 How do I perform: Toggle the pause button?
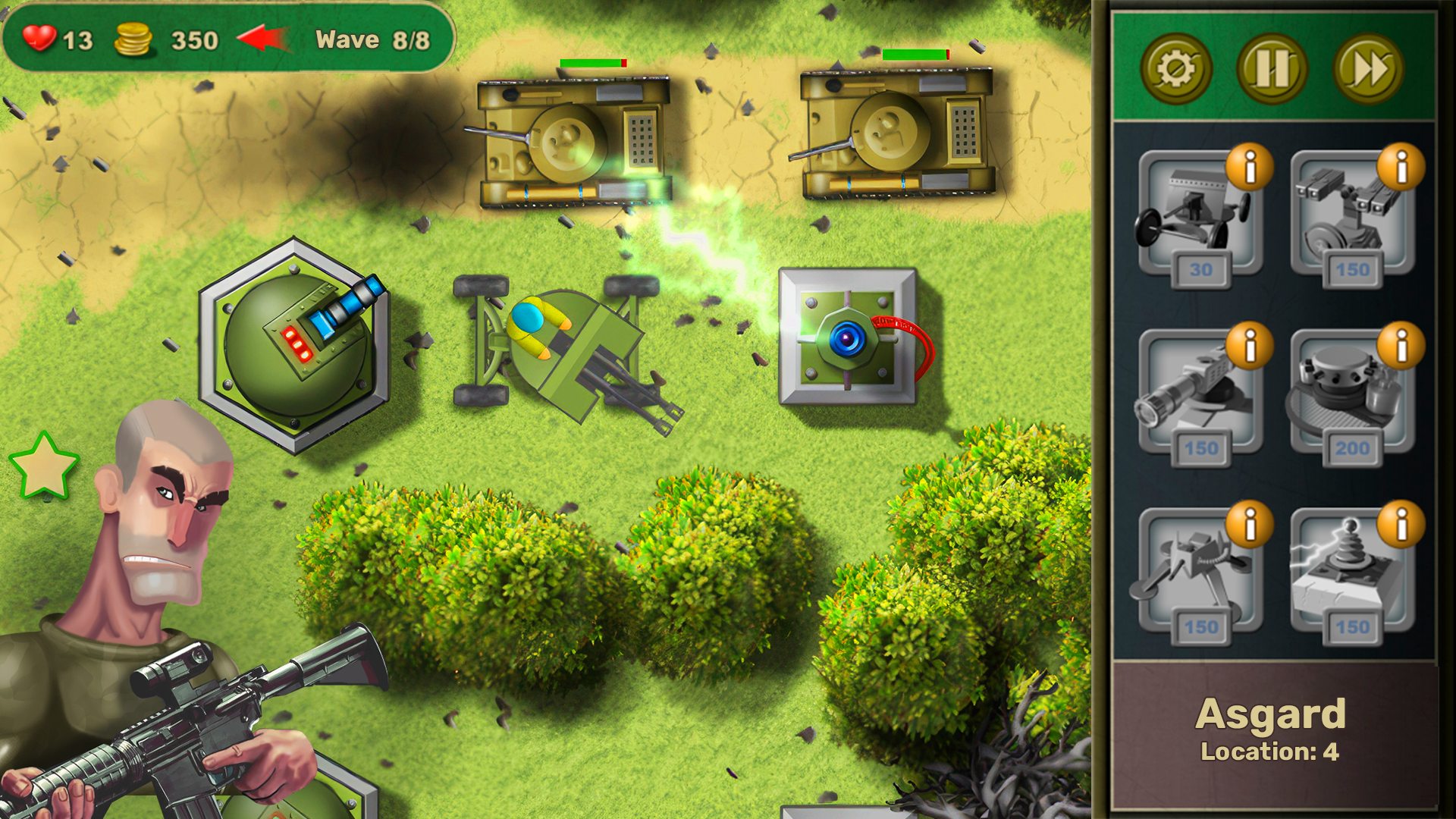point(1272,68)
